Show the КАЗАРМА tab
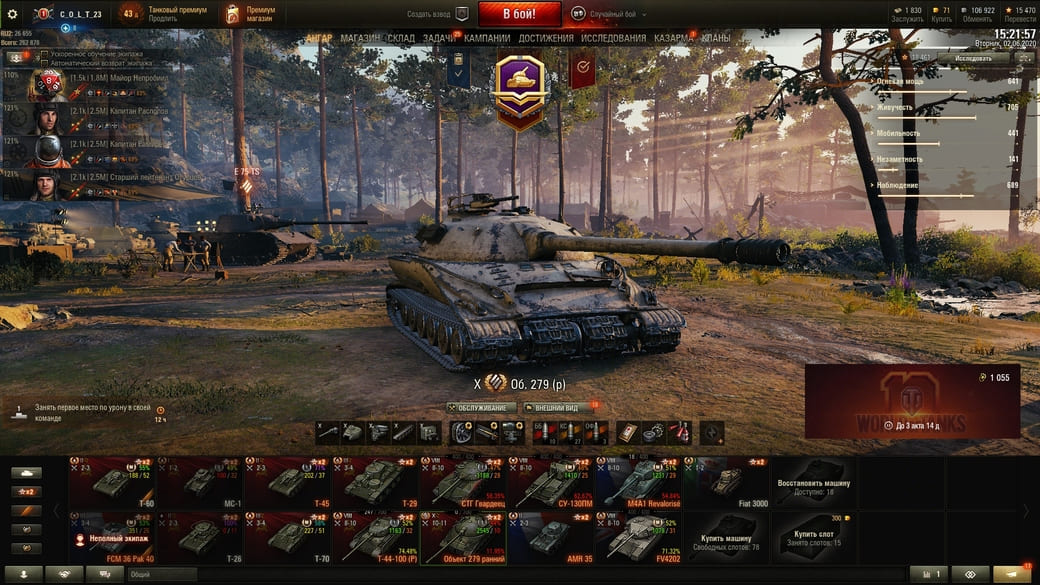The width and height of the screenshot is (1040, 585). tap(671, 38)
